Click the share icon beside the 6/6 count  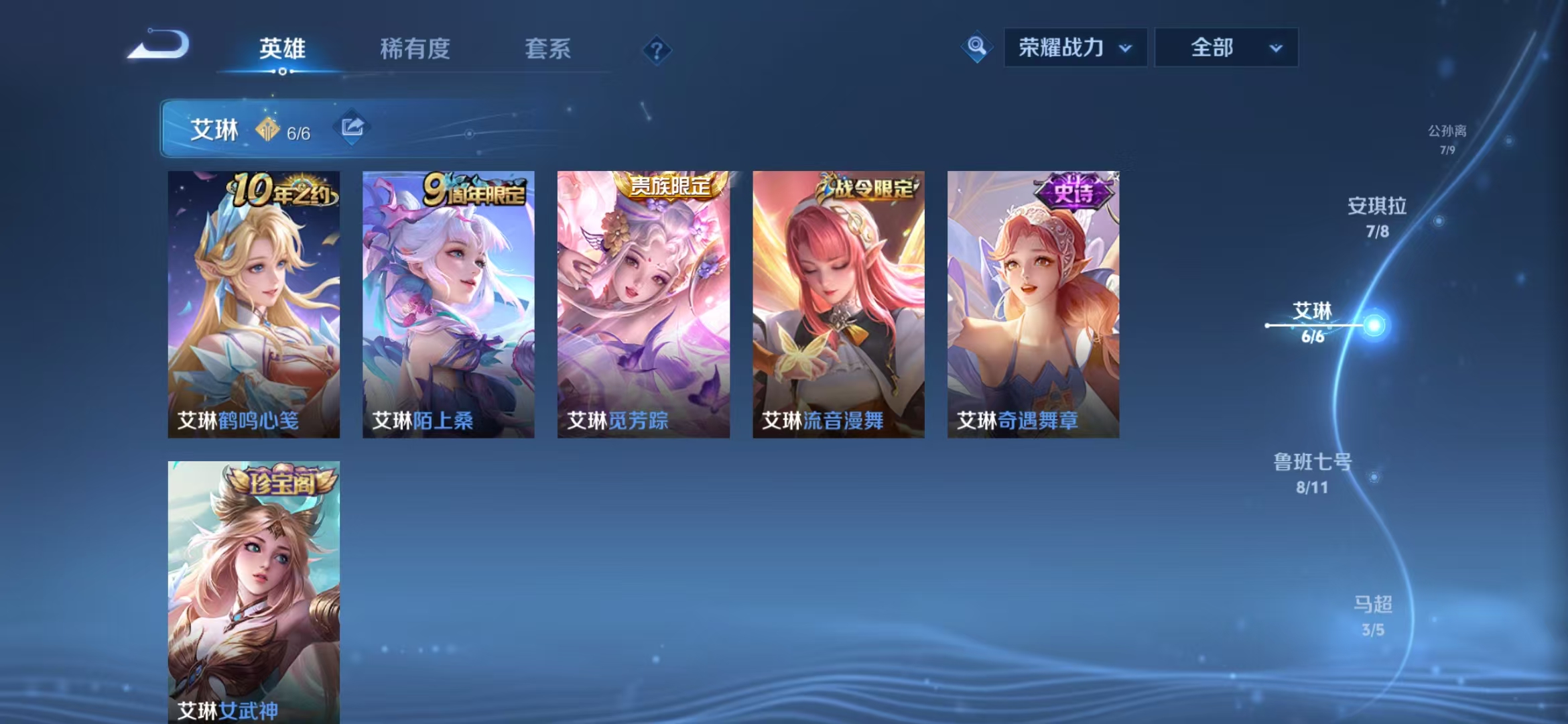click(353, 127)
